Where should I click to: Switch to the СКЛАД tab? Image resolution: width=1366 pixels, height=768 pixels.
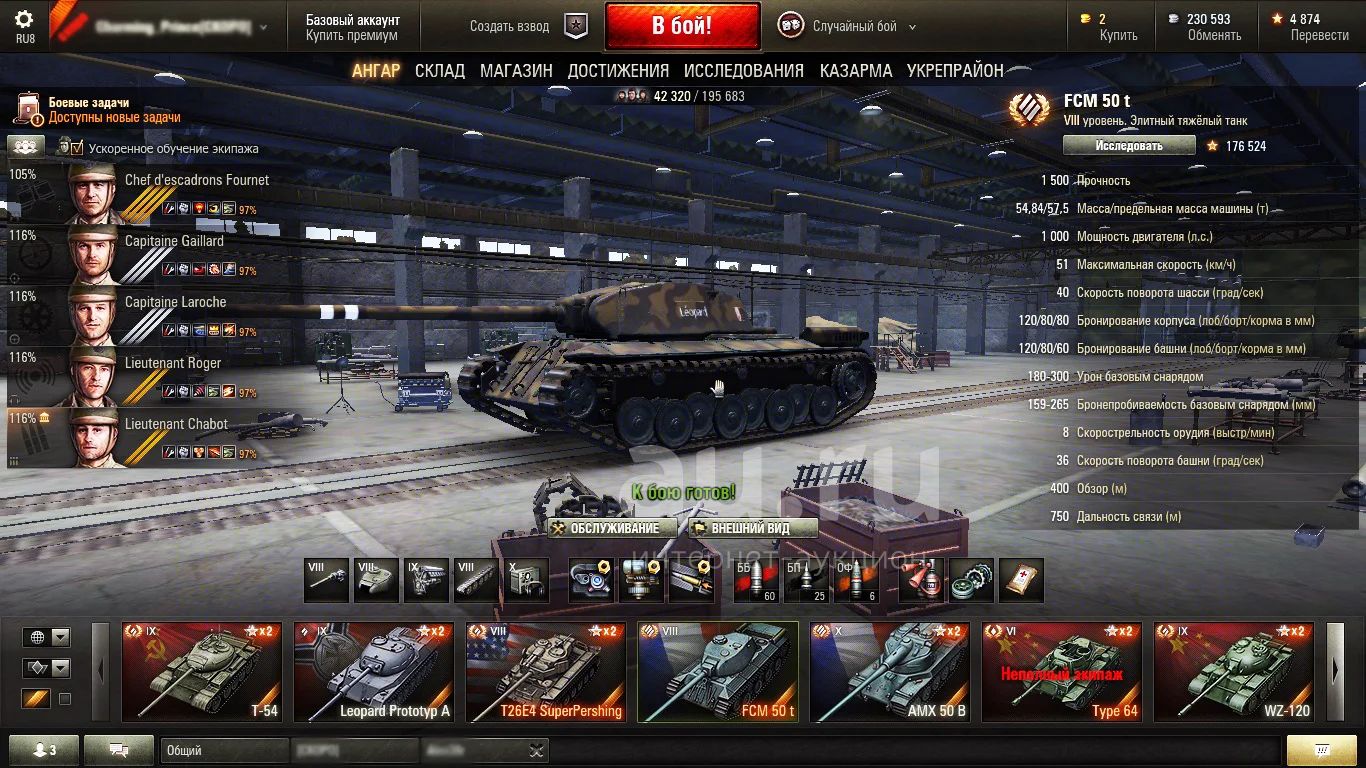click(x=440, y=70)
